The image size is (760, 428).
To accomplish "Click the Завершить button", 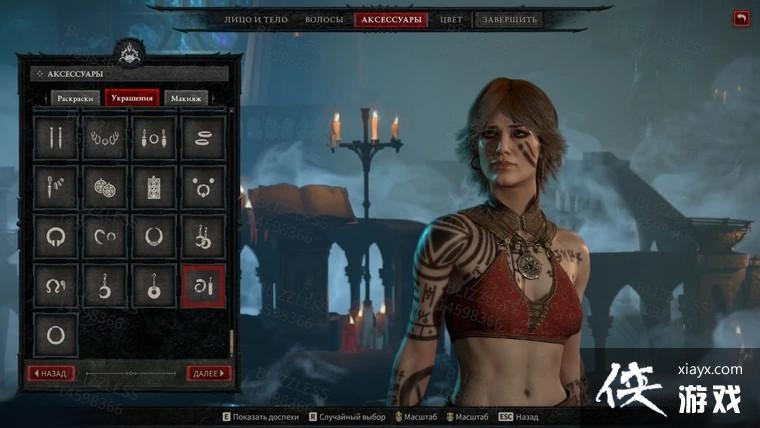I will coord(509,19).
